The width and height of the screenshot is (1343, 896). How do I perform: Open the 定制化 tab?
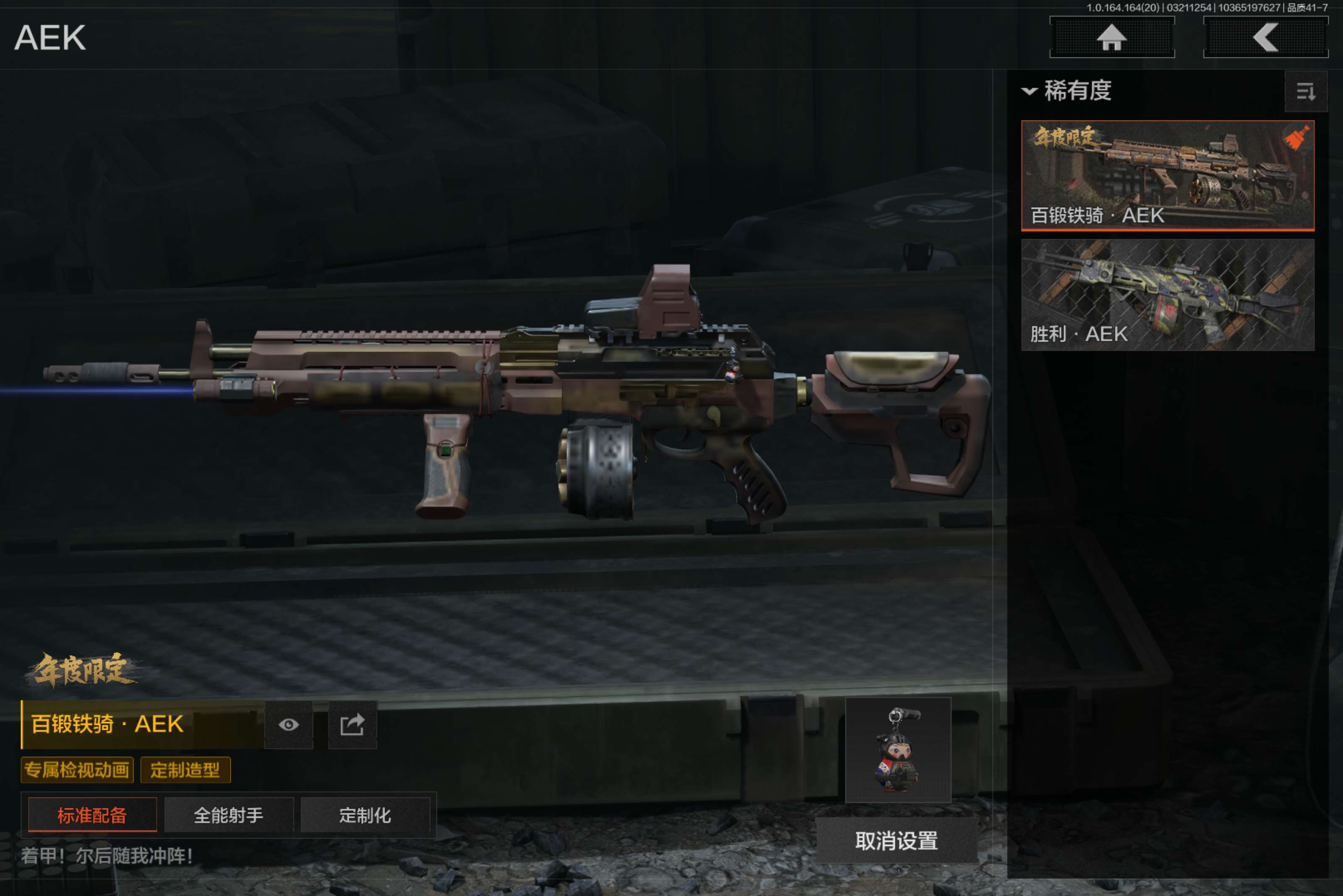pyautogui.click(x=365, y=815)
